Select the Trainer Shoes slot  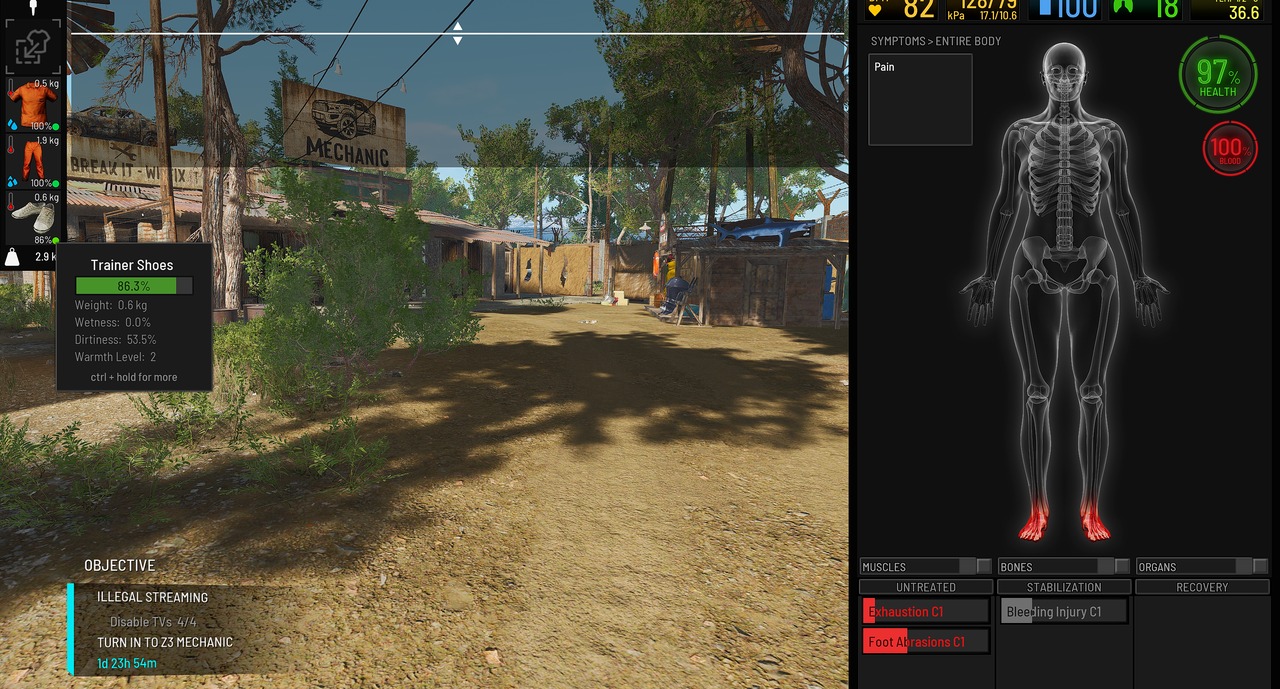point(32,217)
